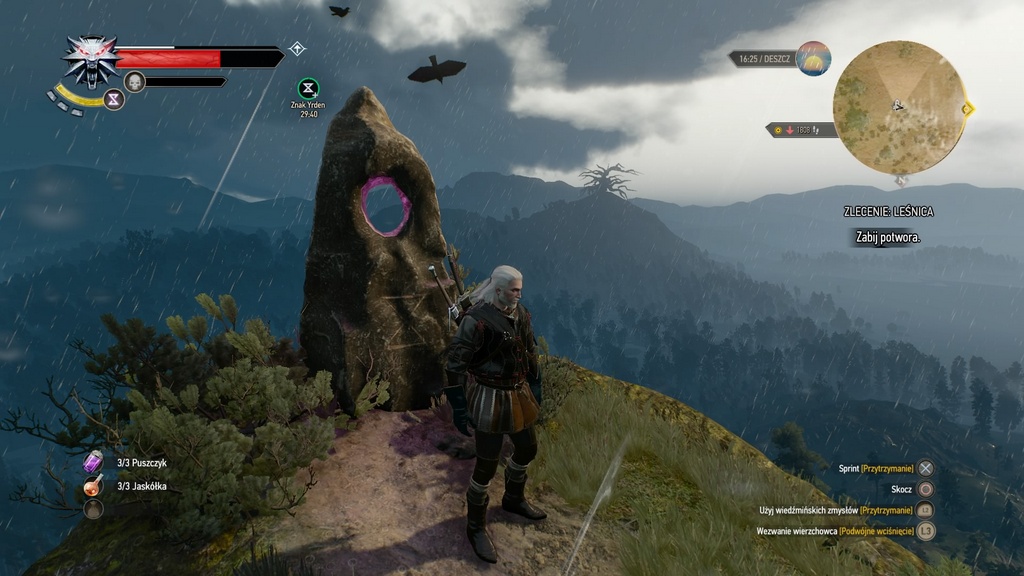Use the Jaskółka potion slot

point(94,486)
